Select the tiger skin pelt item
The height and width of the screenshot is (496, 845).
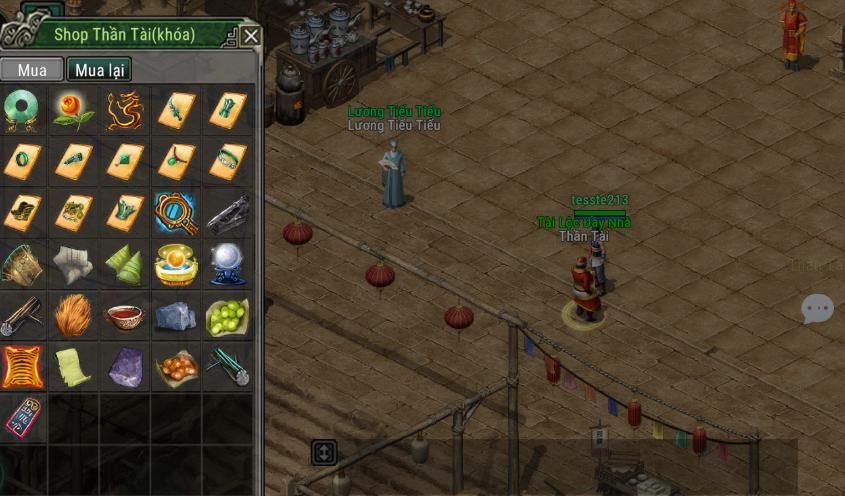(21, 368)
